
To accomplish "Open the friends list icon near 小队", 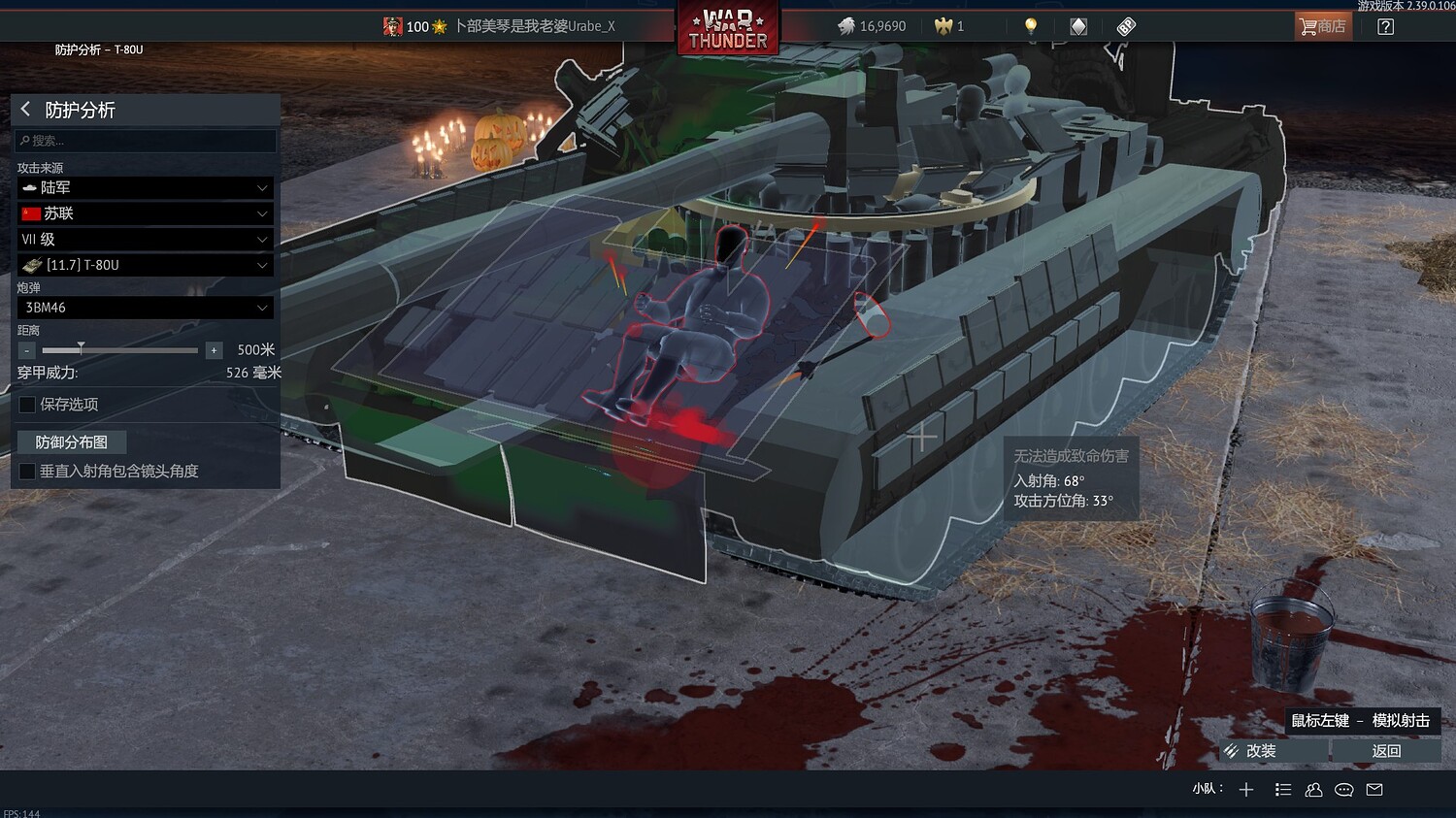I will (x=1313, y=789).
